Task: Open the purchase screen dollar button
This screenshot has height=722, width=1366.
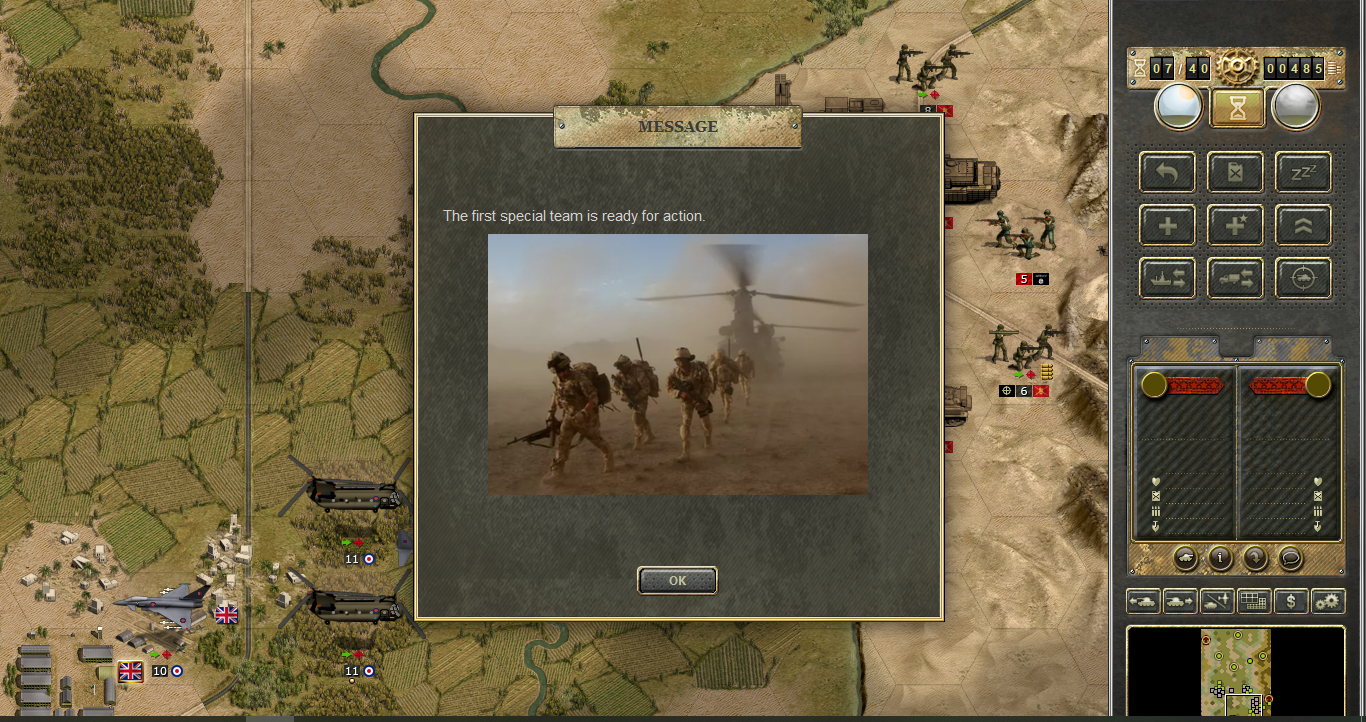Action: pos(1291,601)
